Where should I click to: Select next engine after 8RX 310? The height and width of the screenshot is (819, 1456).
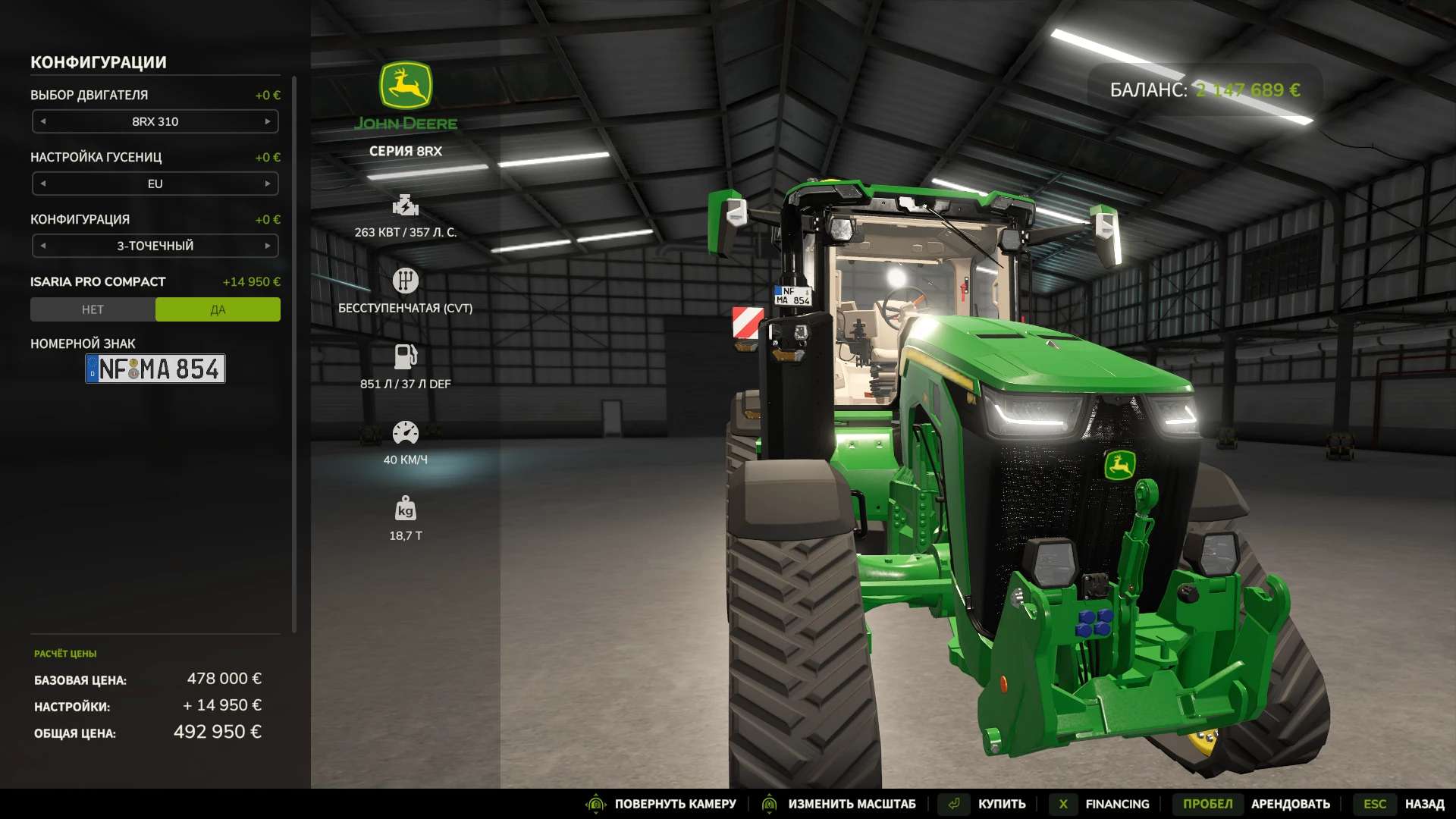[268, 121]
